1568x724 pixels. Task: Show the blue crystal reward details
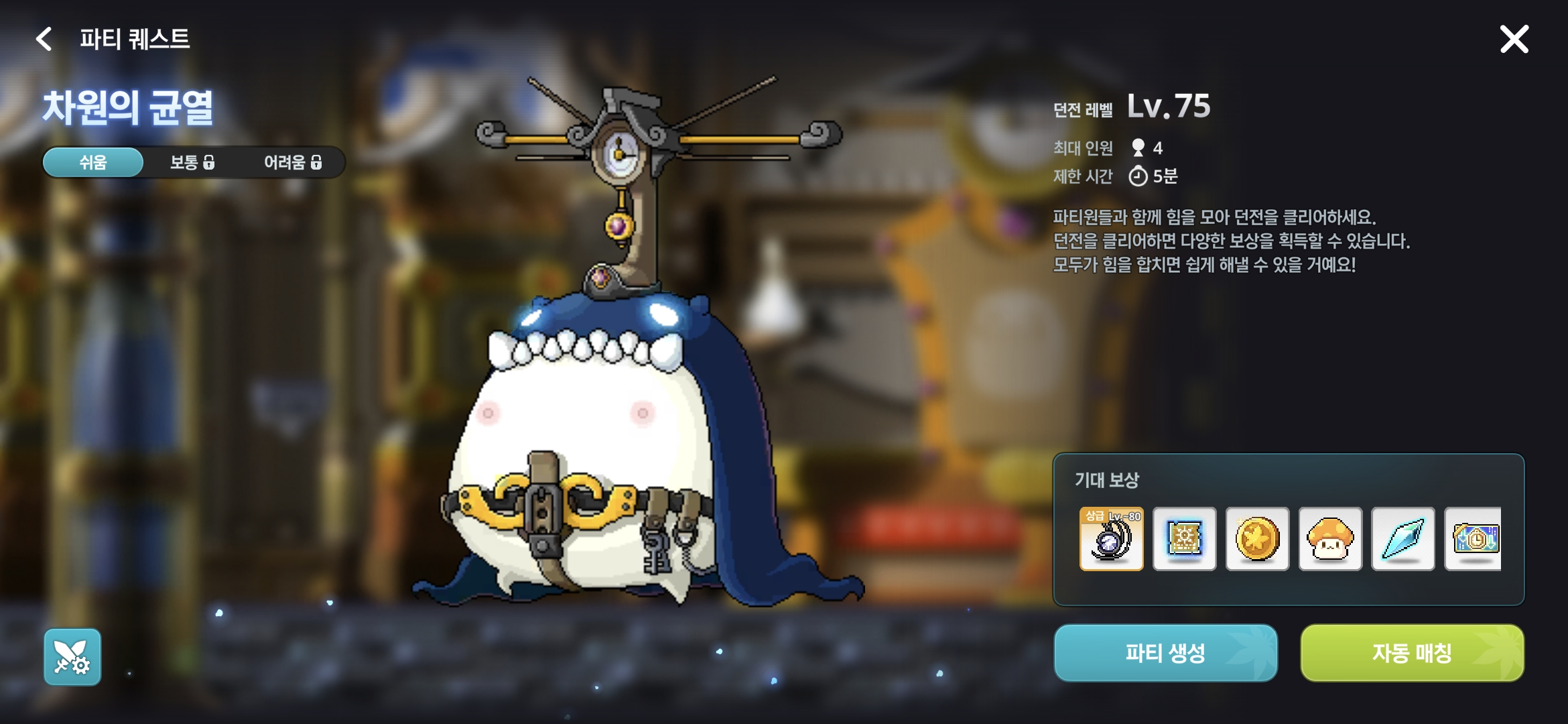[1402, 539]
